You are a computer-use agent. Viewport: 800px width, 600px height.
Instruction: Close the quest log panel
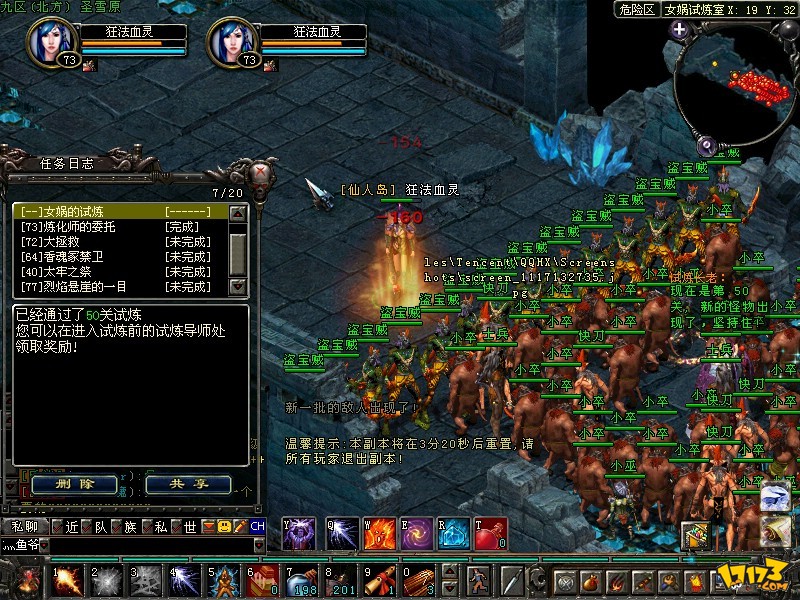pos(262,171)
